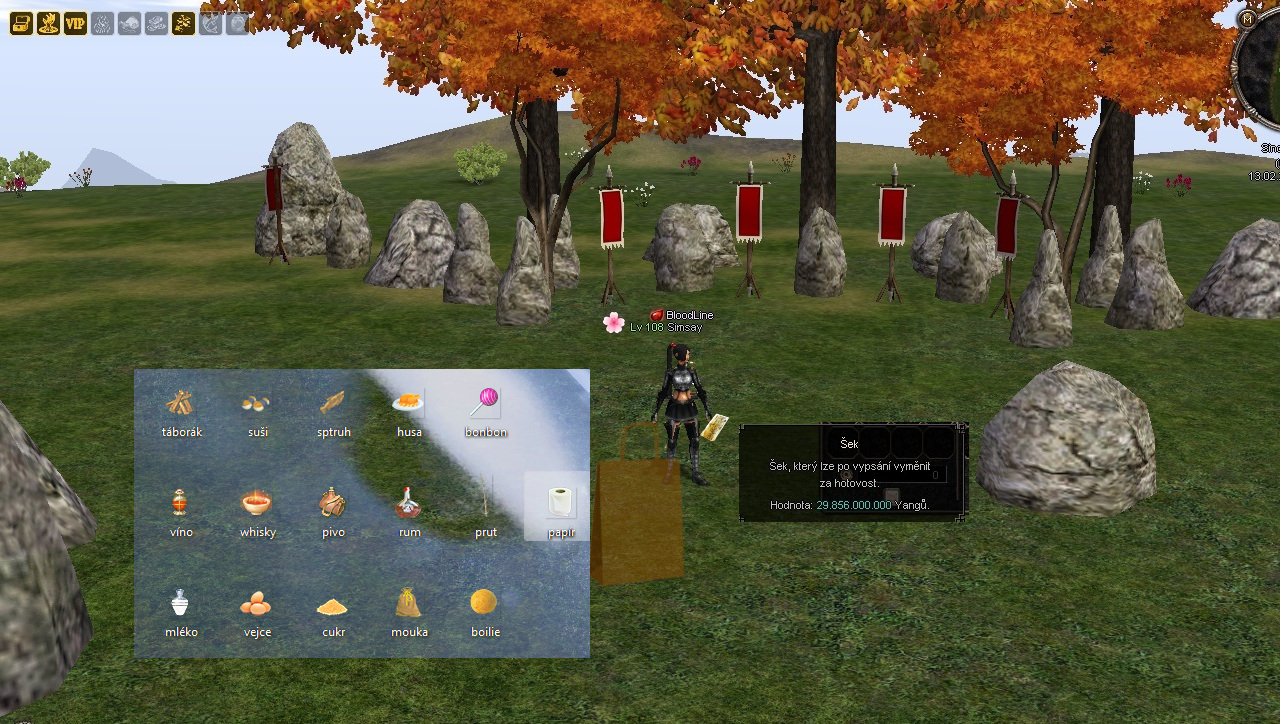The width and height of the screenshot is (1282, 724).
Task: Open the golden treasure chest icon
Action: pyautogui.click(x=21, y=24)
